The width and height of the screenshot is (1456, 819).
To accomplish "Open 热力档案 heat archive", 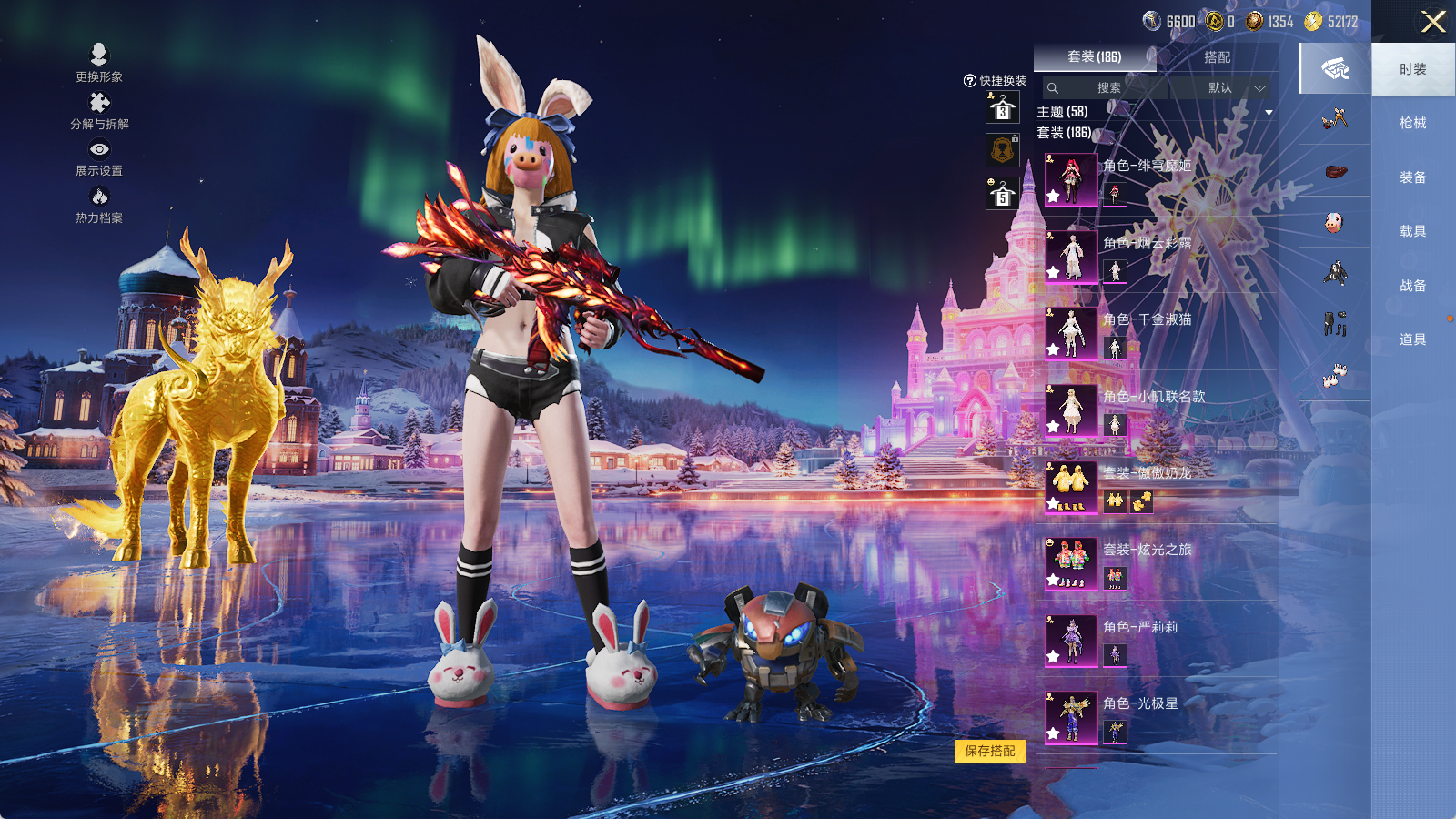I will 99,205.
